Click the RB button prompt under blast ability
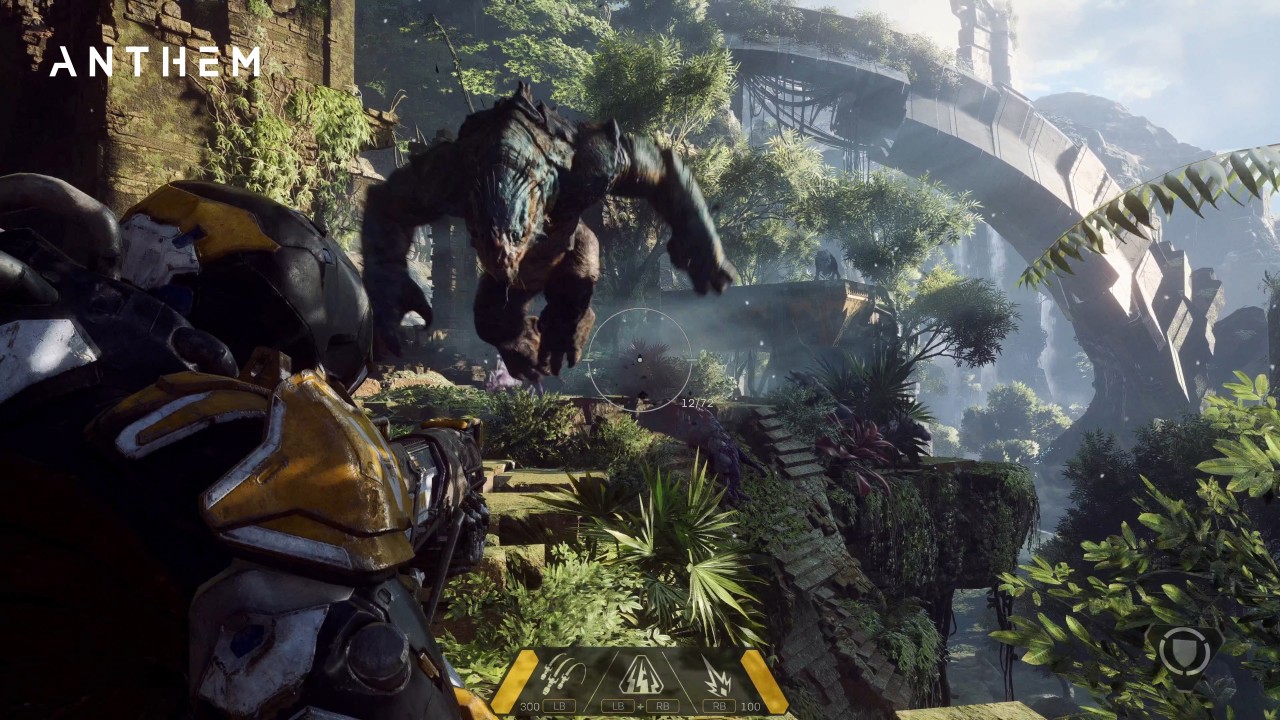The width and height of the screenshot is (1280, 720). click(720, 705)
